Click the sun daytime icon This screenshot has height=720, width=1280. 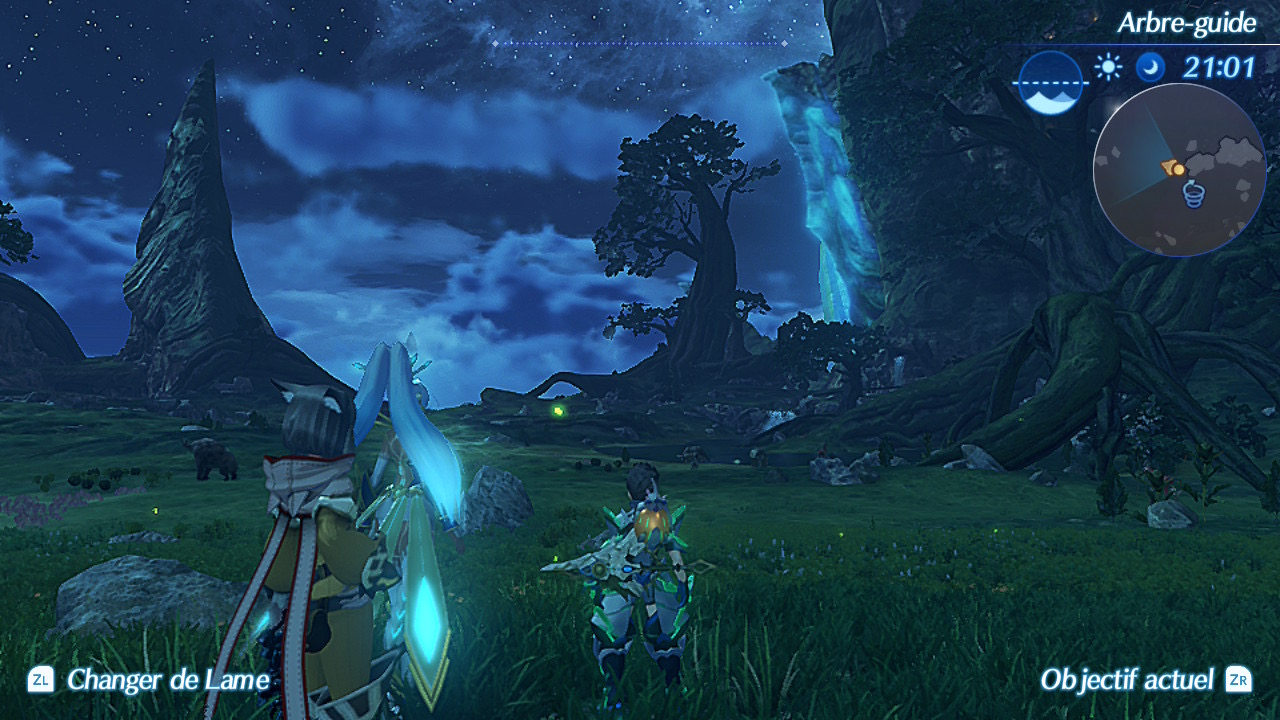[x=1108, y=67]
